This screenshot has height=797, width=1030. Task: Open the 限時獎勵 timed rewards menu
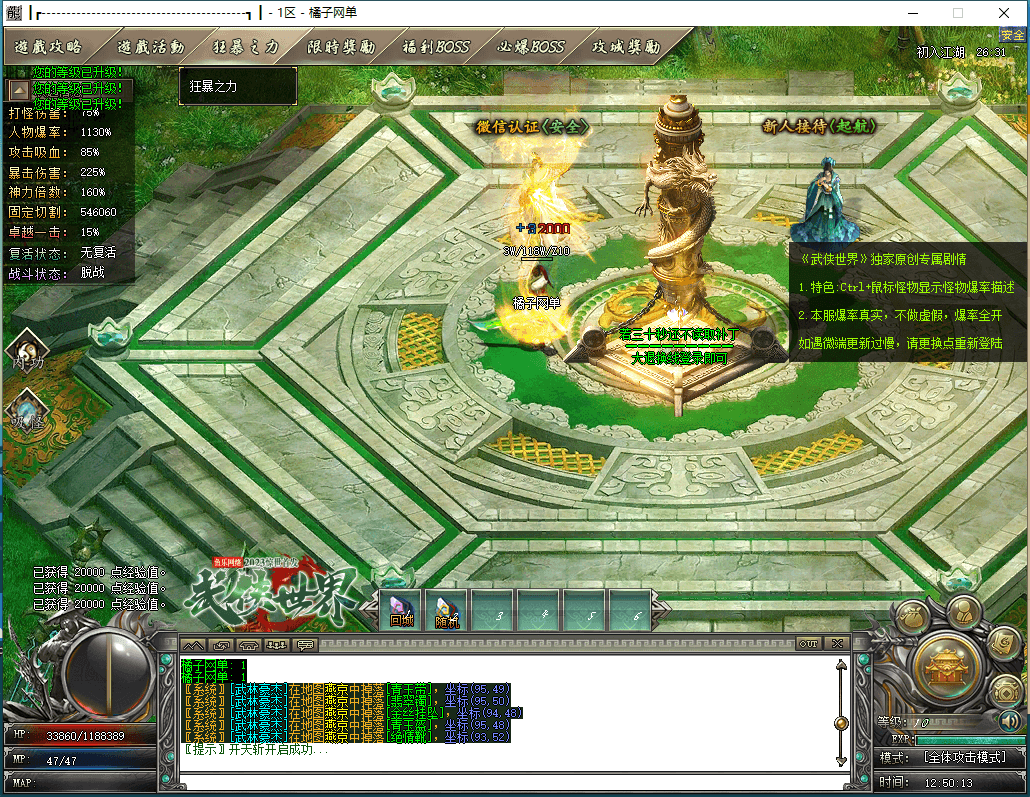[341, 47]
